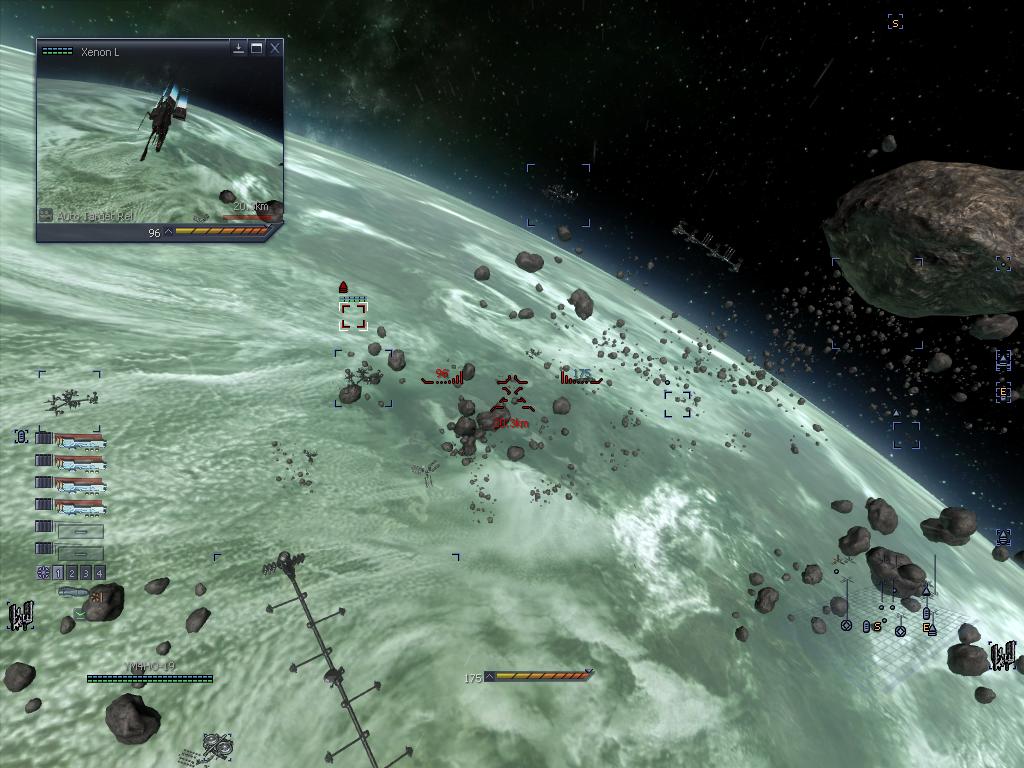Maximize the Xenon L target monitor window

point(256,48)
